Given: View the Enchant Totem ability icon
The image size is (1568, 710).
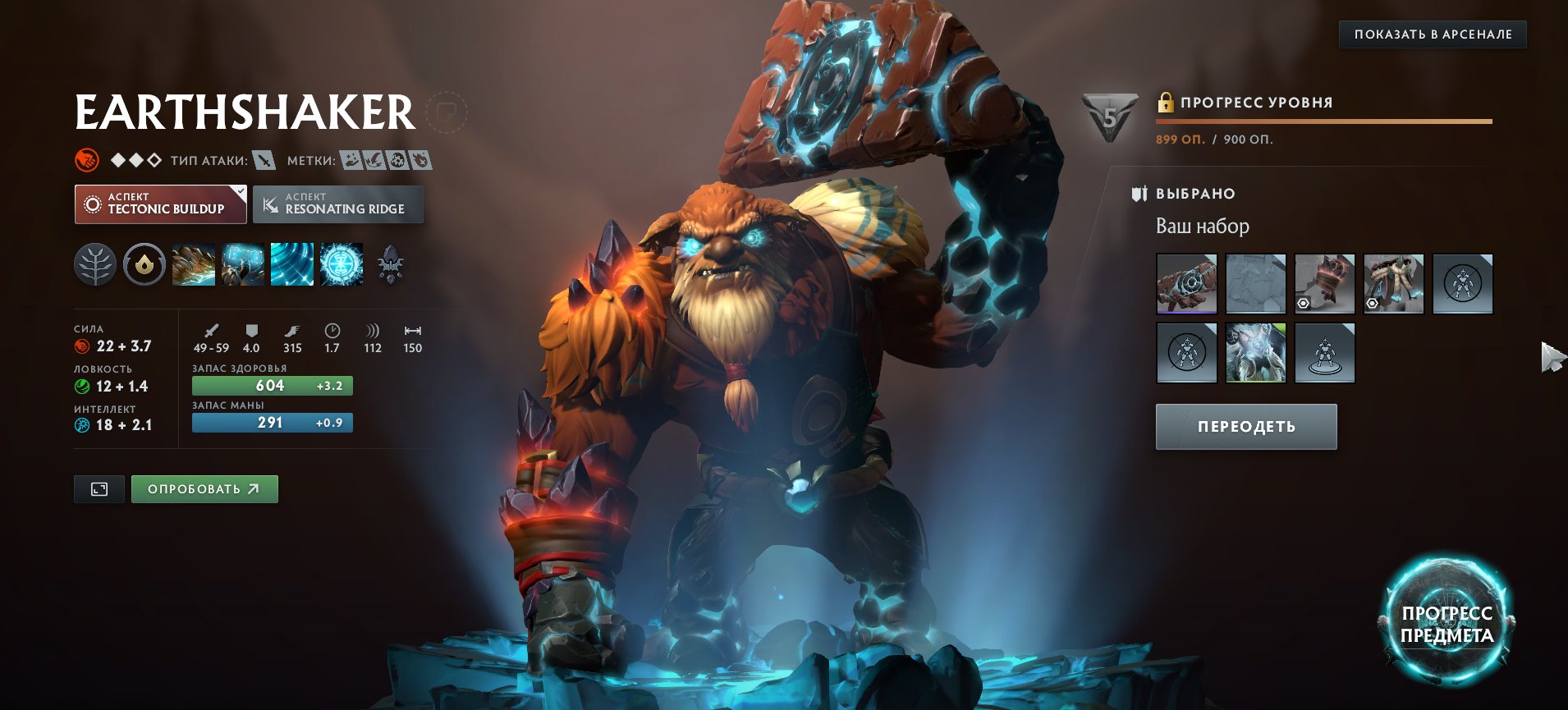Looking at the screenshot, I should [x=242, y=264].
